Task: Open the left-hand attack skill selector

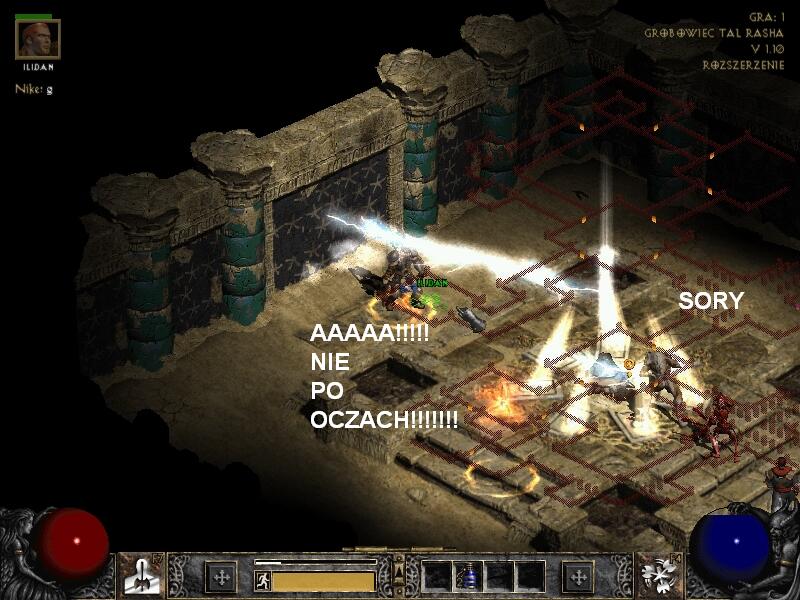Action: 142,577
